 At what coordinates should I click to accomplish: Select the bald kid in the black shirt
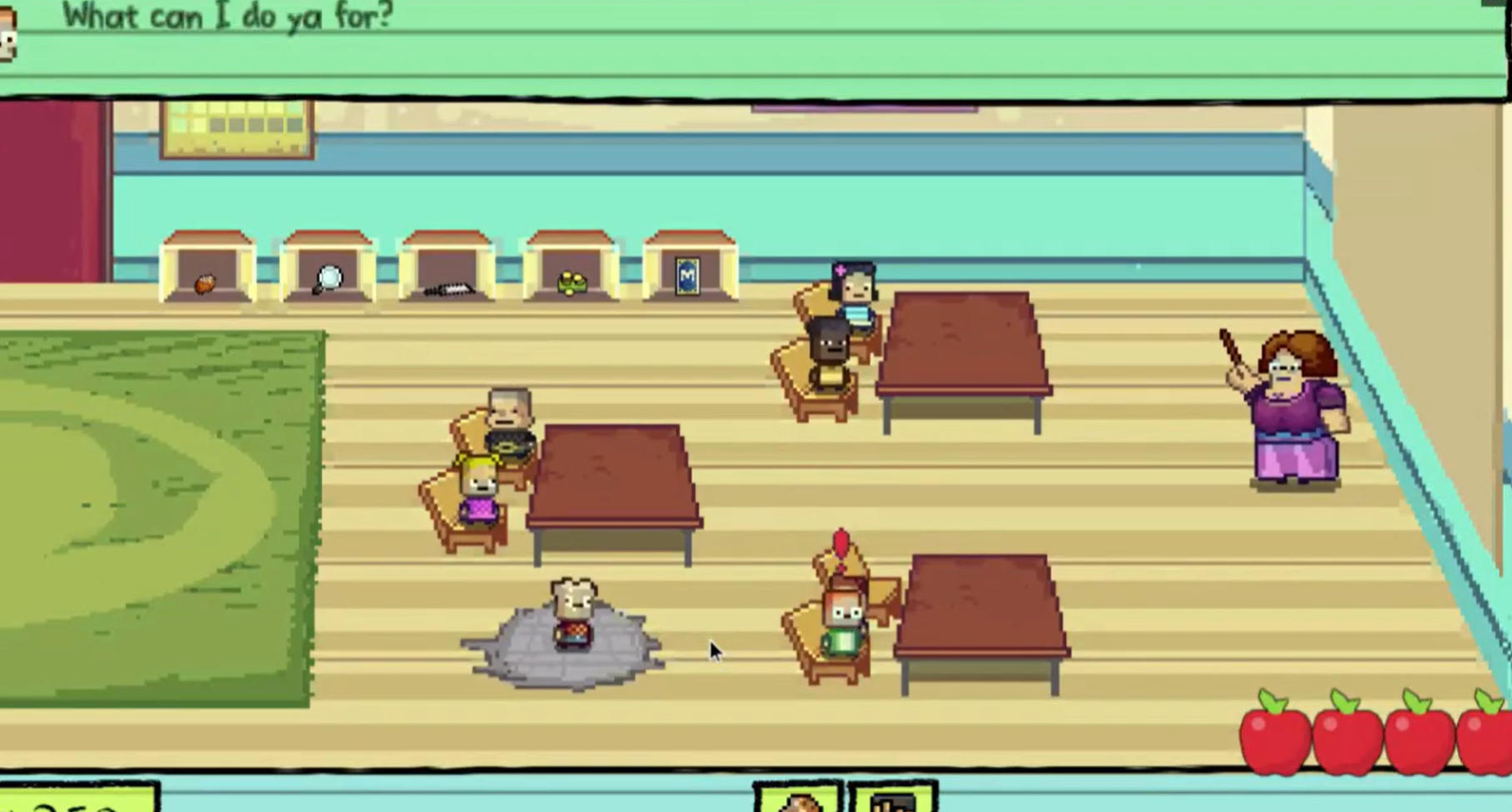tap(509, 421)
